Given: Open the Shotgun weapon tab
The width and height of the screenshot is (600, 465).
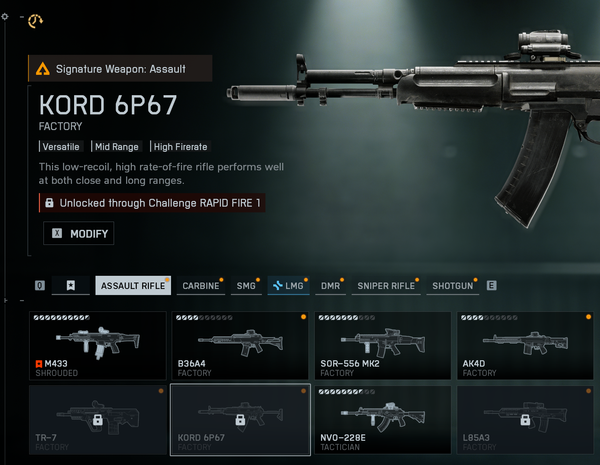Looking at the screenshot, I should tap(452, 286).
